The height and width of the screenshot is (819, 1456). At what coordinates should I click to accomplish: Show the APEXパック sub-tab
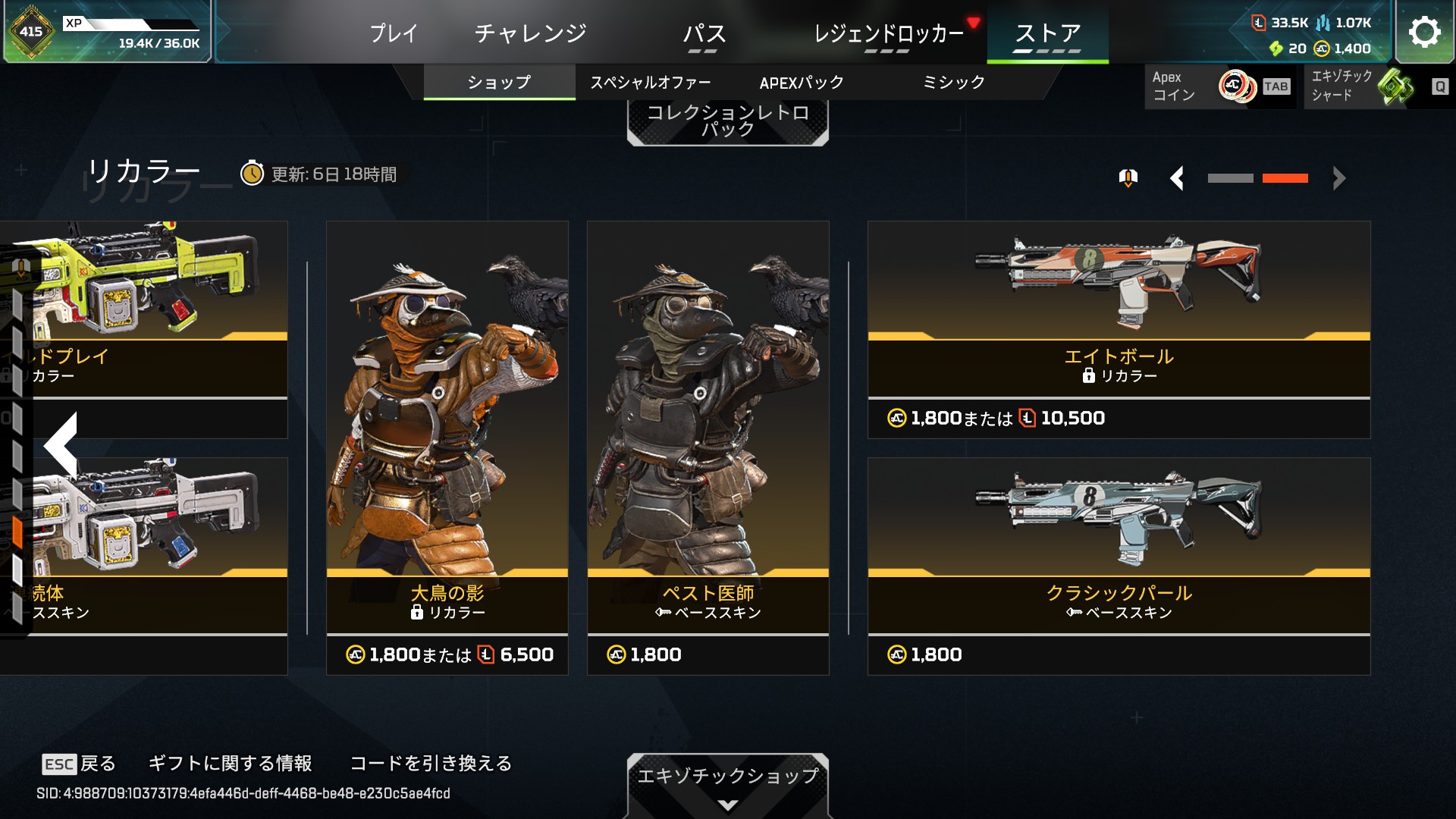(802, 83)
